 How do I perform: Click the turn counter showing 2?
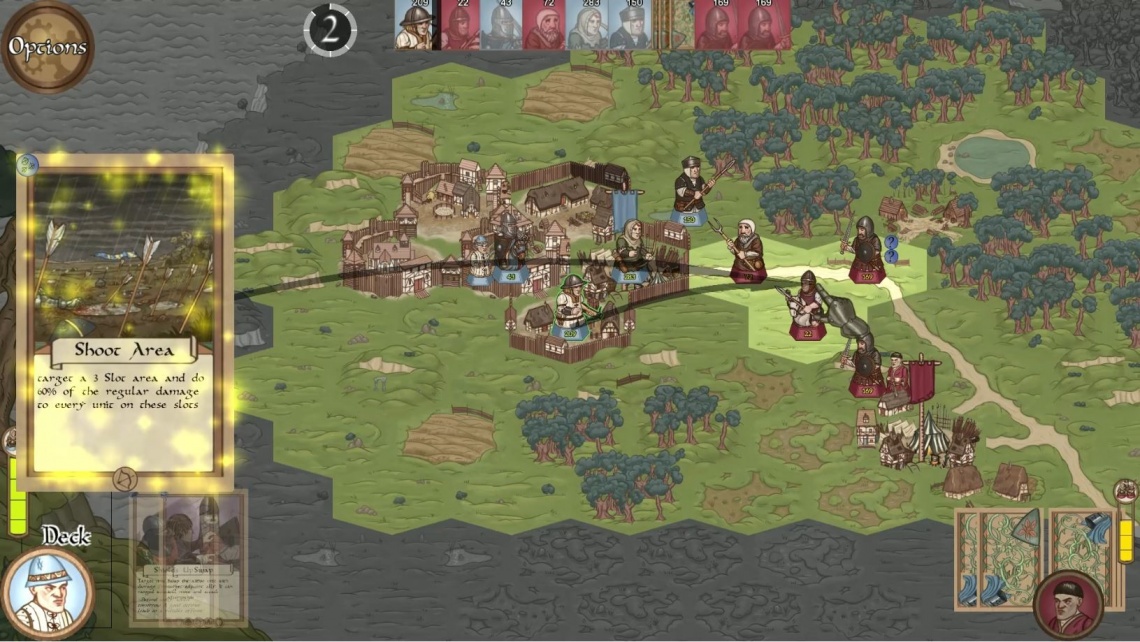click(x=330, y=30)
